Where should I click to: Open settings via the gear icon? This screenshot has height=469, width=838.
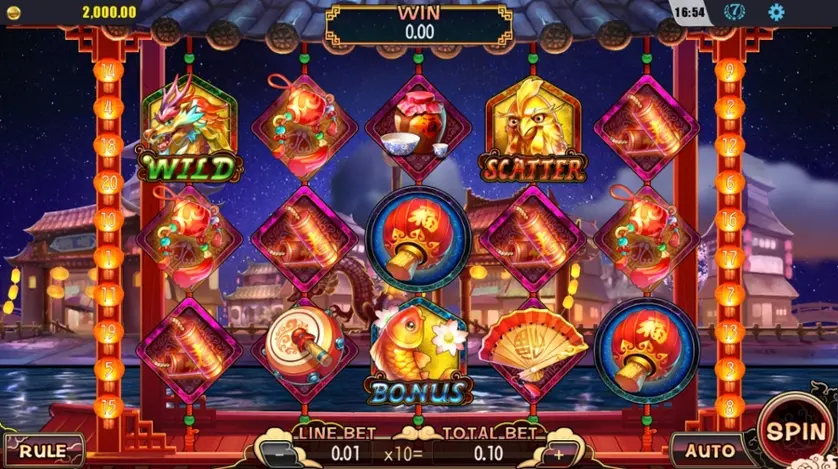tap(776, 12)
